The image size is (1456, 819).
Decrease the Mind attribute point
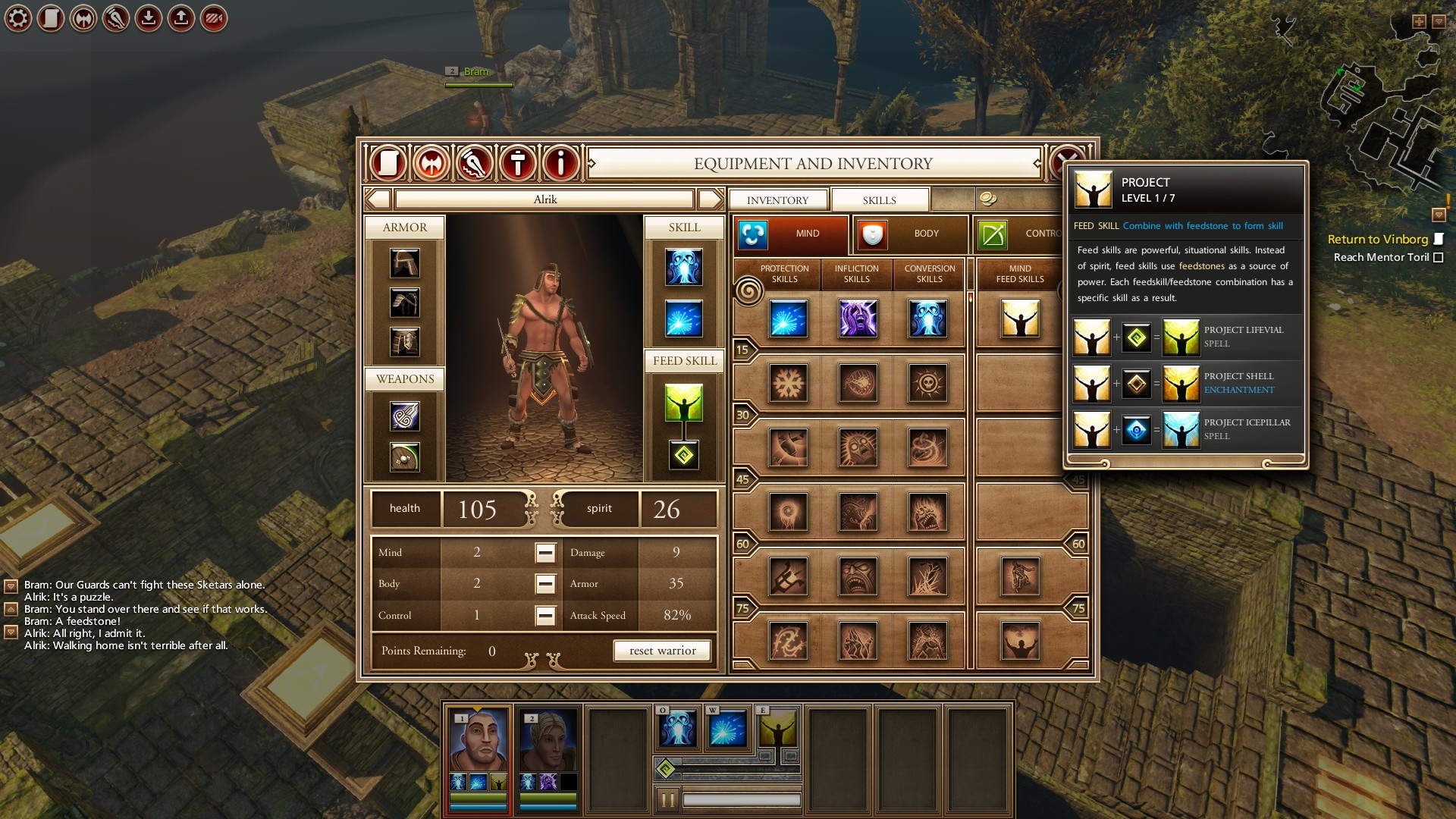point(545,553)
